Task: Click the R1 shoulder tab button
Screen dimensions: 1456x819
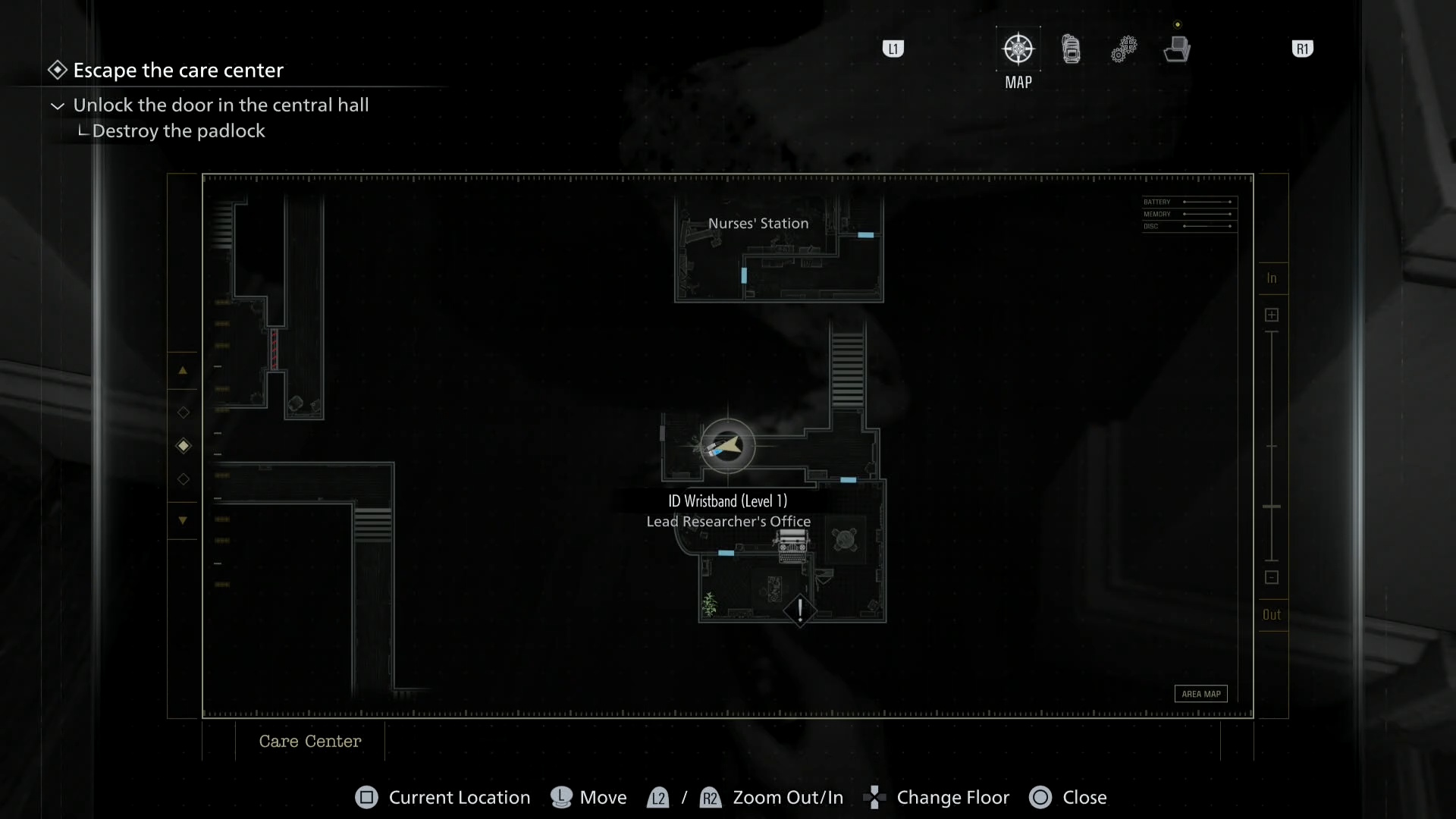Action: pyautogui.click(x=1303, y=48)
